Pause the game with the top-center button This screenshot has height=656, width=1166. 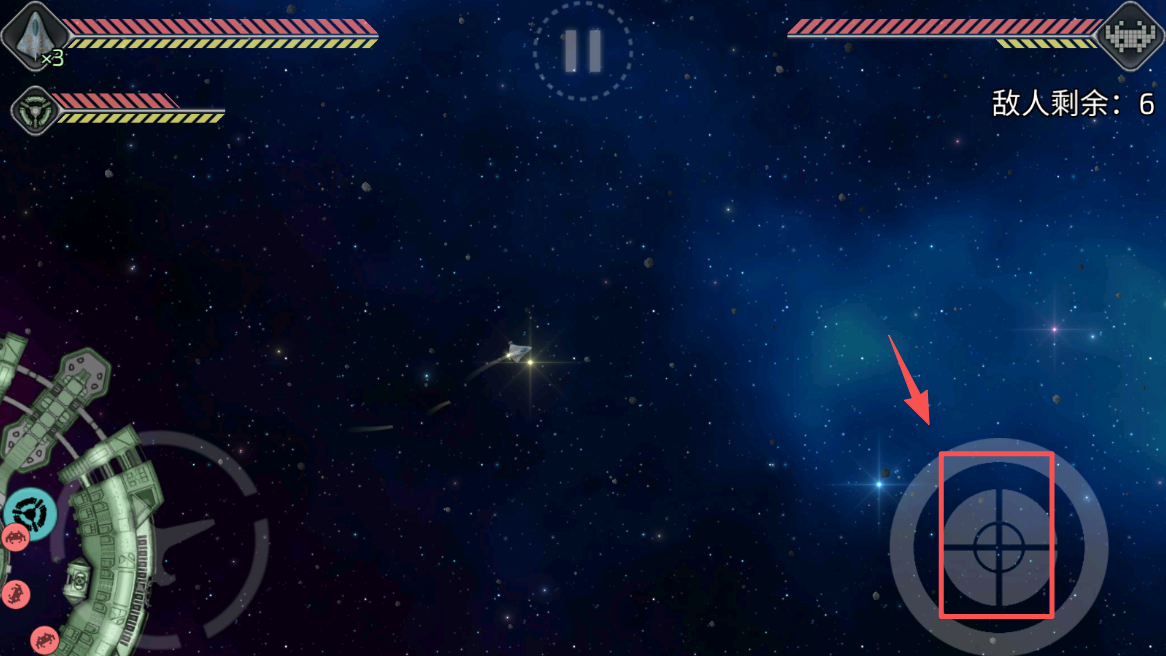coord(582,49)
